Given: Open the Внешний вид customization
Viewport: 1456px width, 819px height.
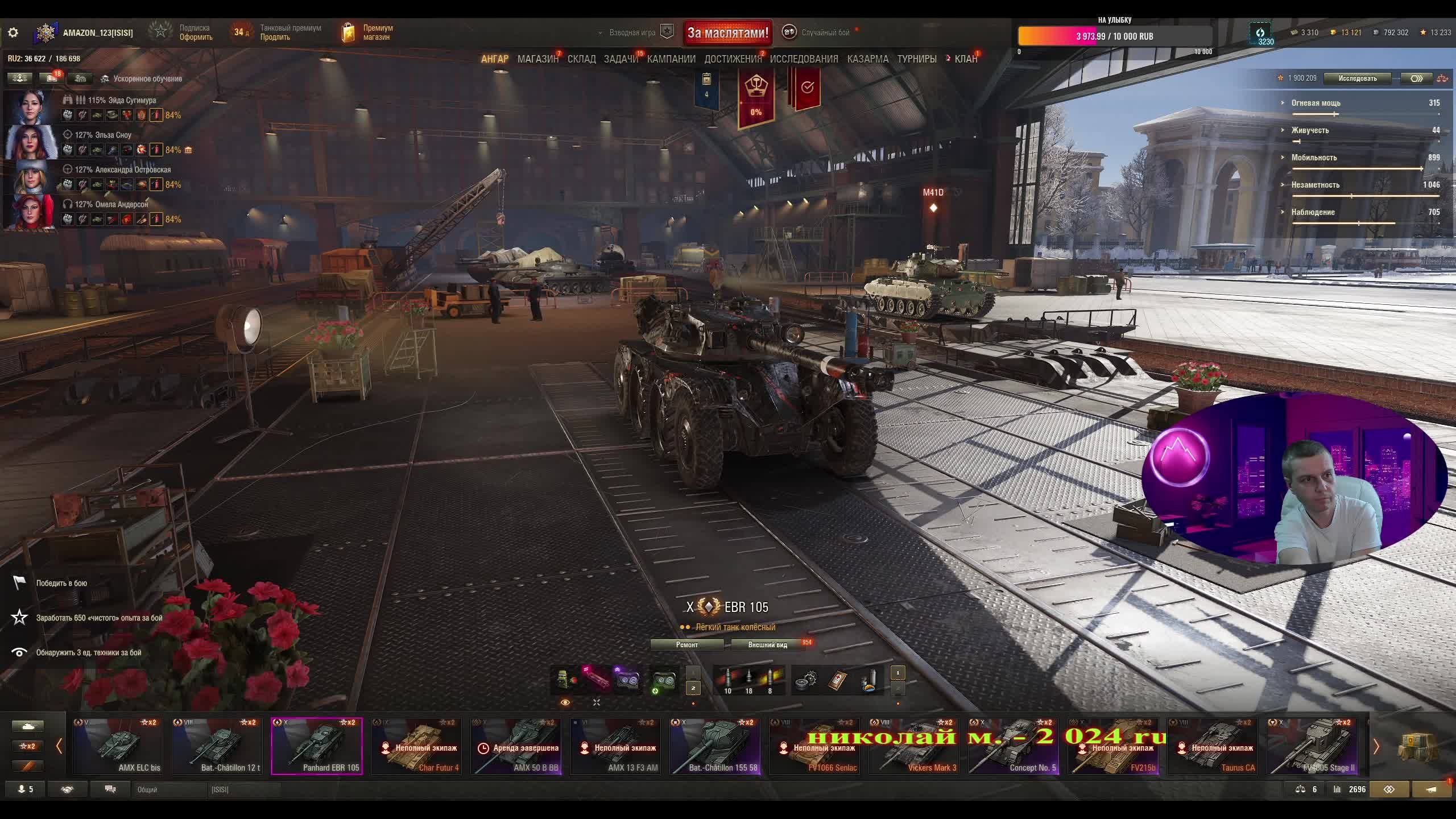Looking at the screenshot, I should coord(767,644).
